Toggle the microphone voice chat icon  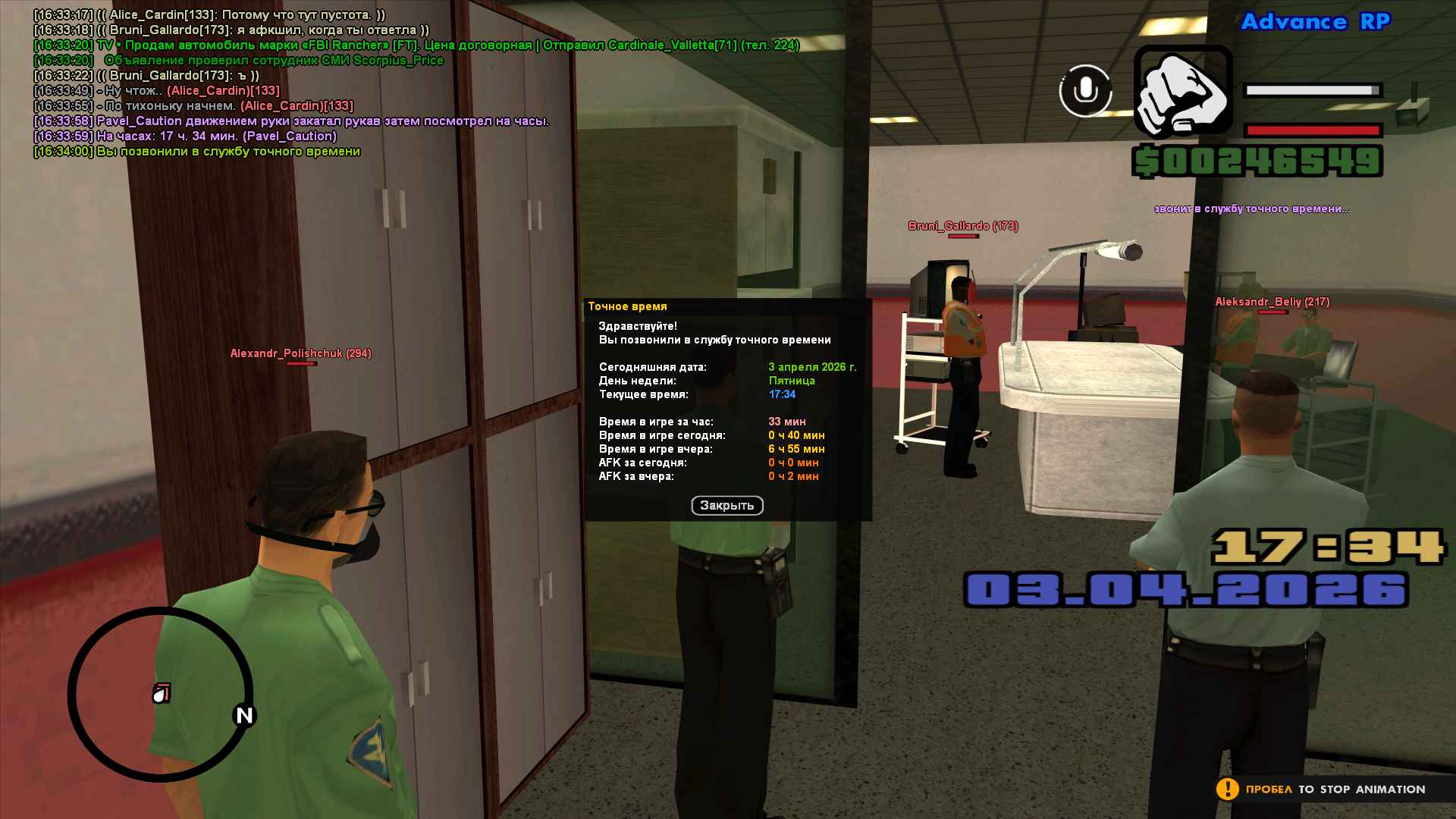(1085, 91)
